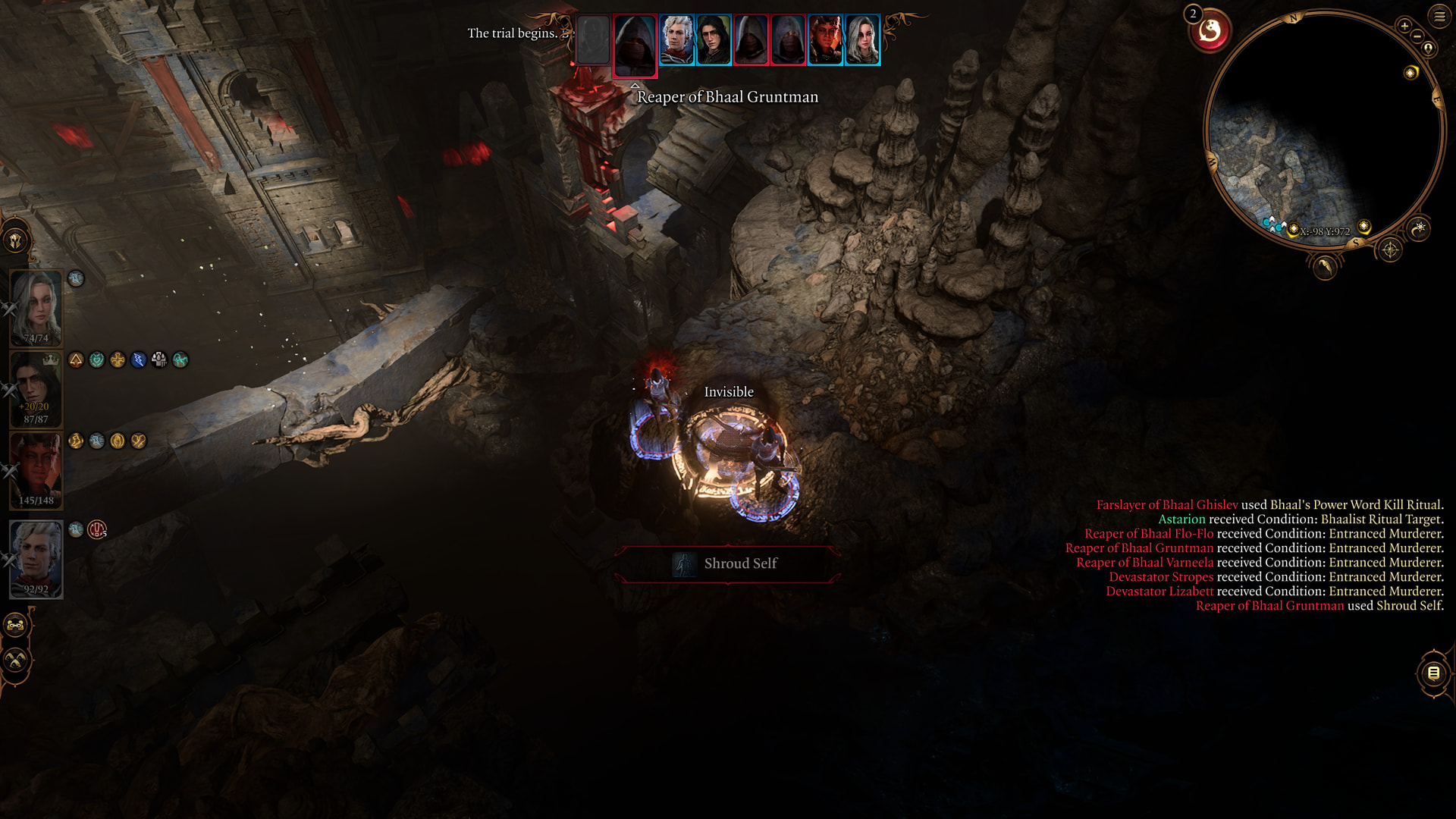Toggle the group mode linked-chain button
This screenshot has width=1456, height=819.
pos(16,626)
